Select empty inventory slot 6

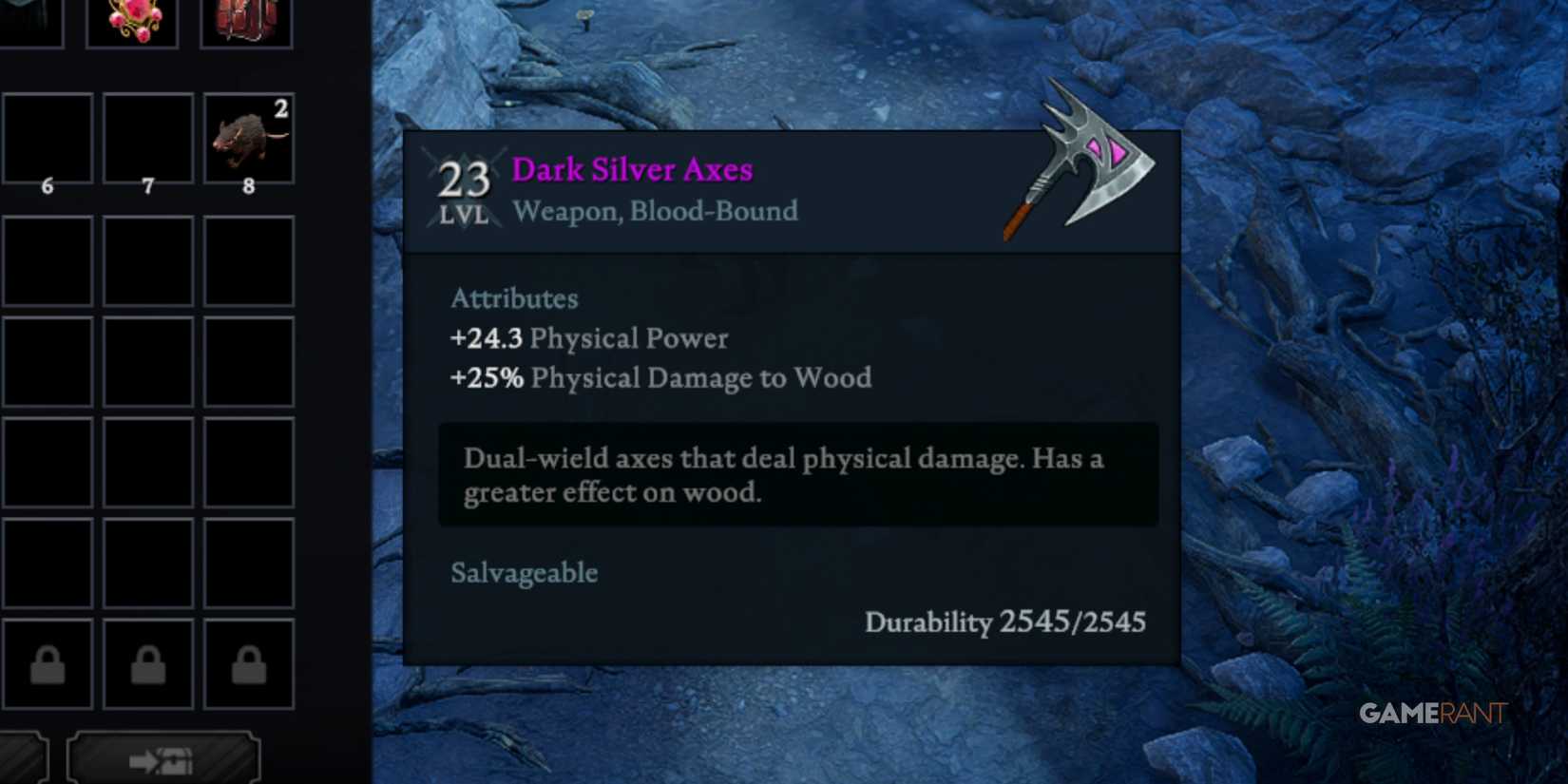click(x=48, y=140)
